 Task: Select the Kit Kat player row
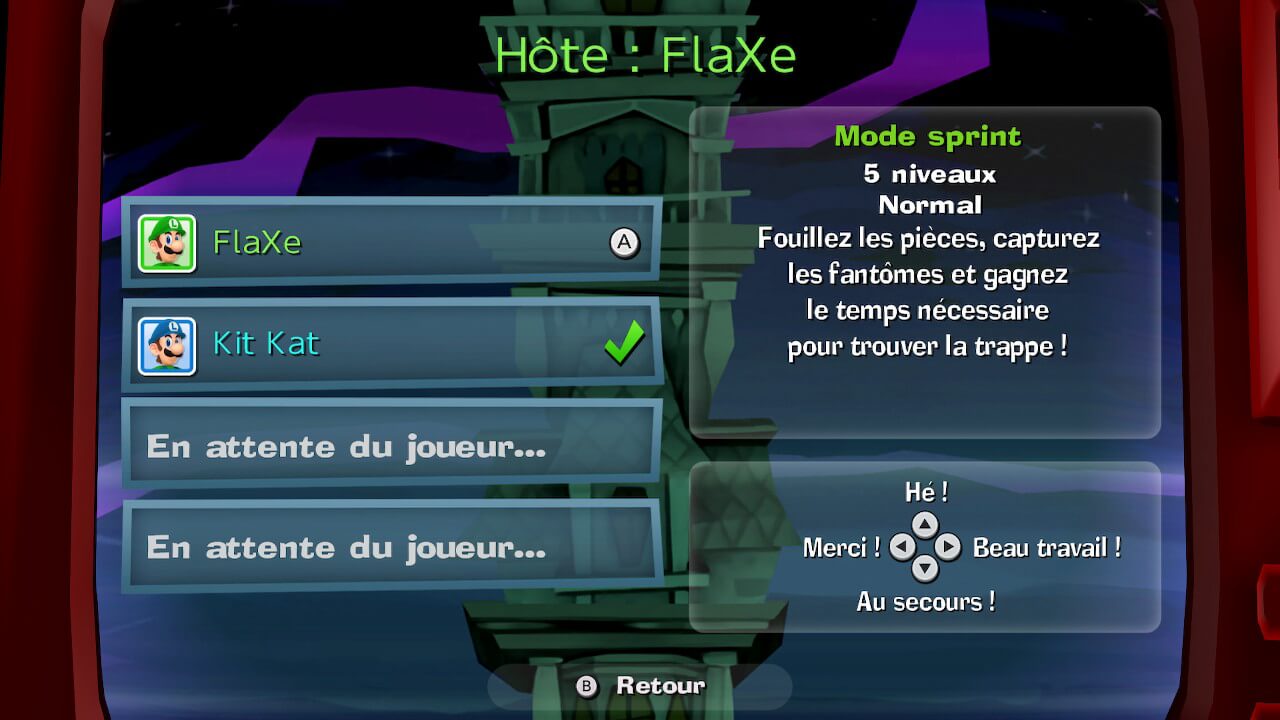click(x=391, y=344)
